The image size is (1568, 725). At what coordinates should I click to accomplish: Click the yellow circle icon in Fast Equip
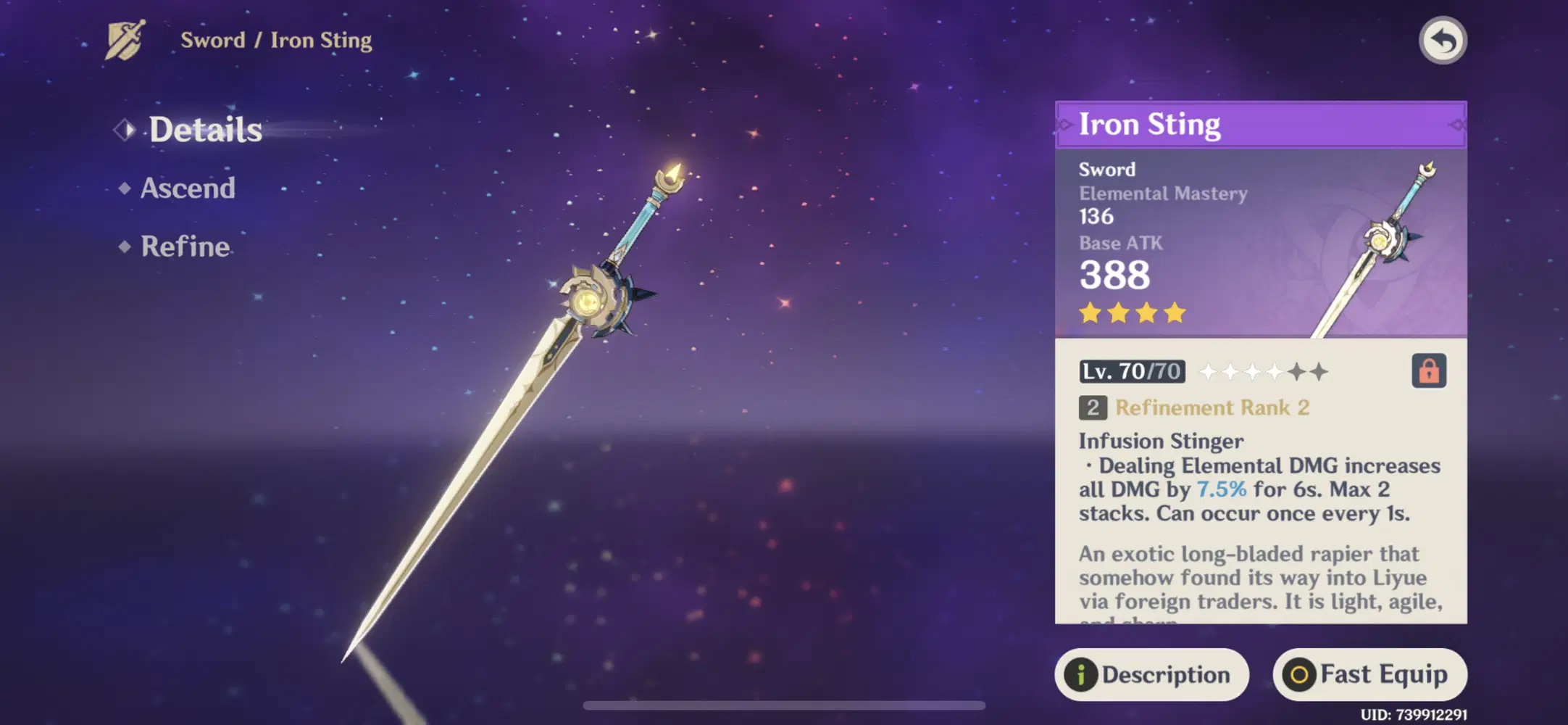pyautogui.click(x=1301, y=674)
